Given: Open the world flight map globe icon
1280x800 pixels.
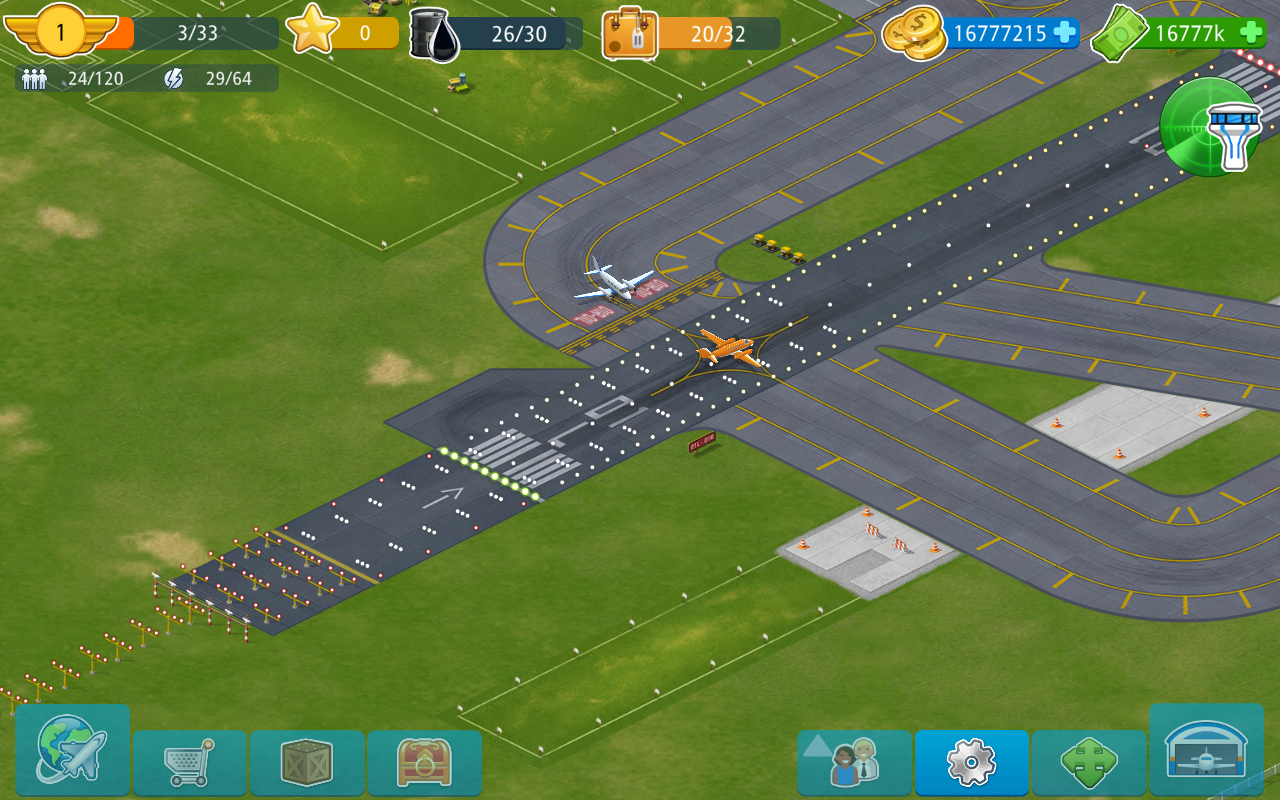Looking at the screenshot, I should point(70,762).
